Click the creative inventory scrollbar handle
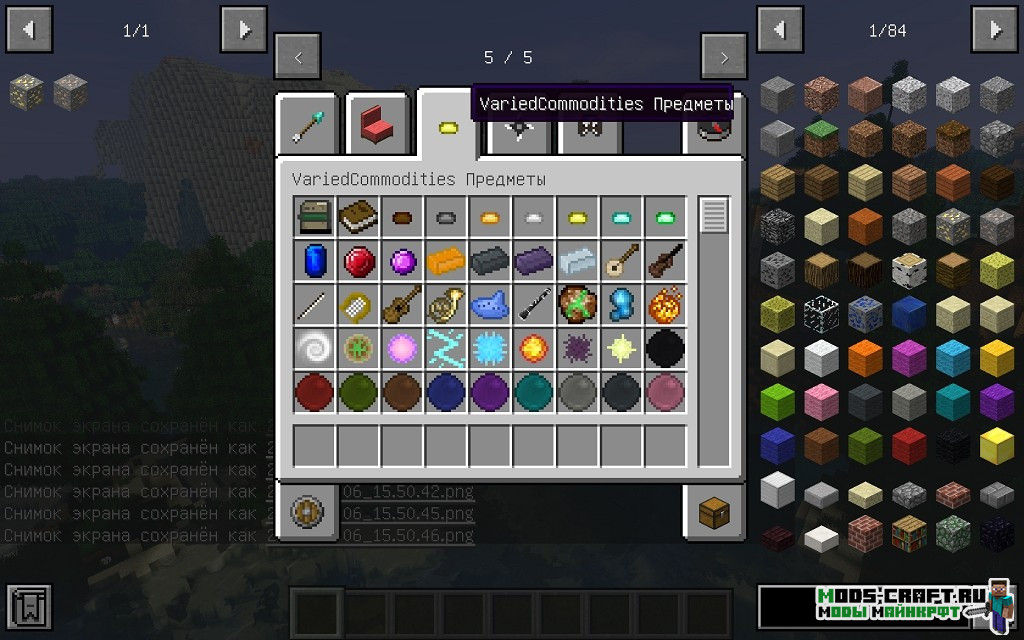The width and height of the screenshot is (1024, 640). [x=714, y=216]
